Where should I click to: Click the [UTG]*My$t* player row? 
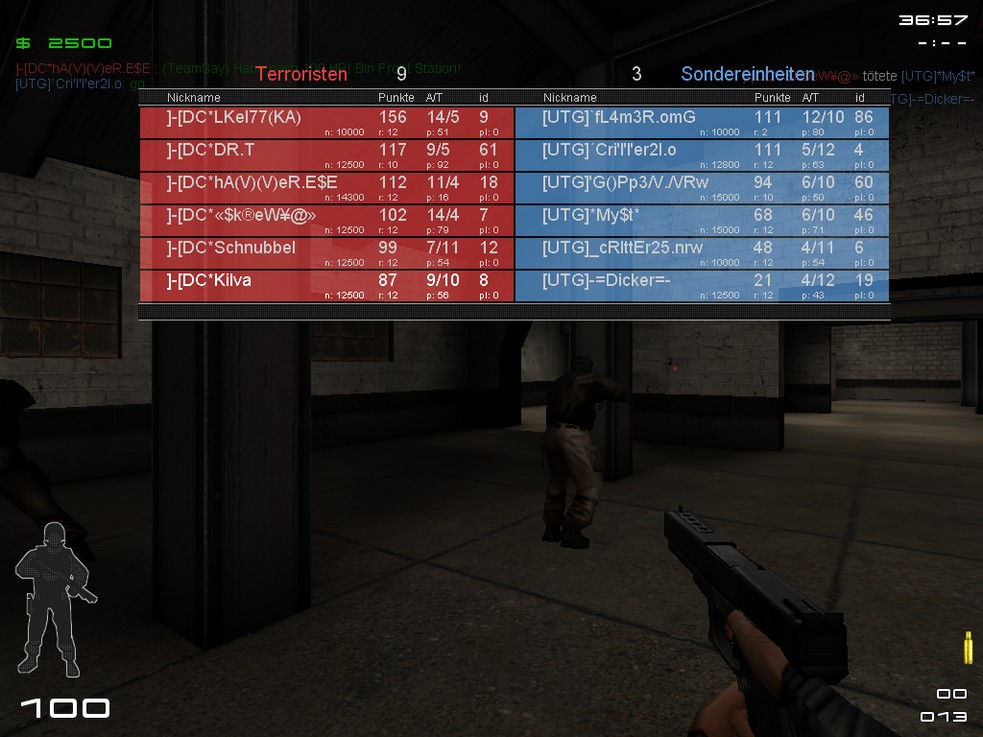[702, 220]
